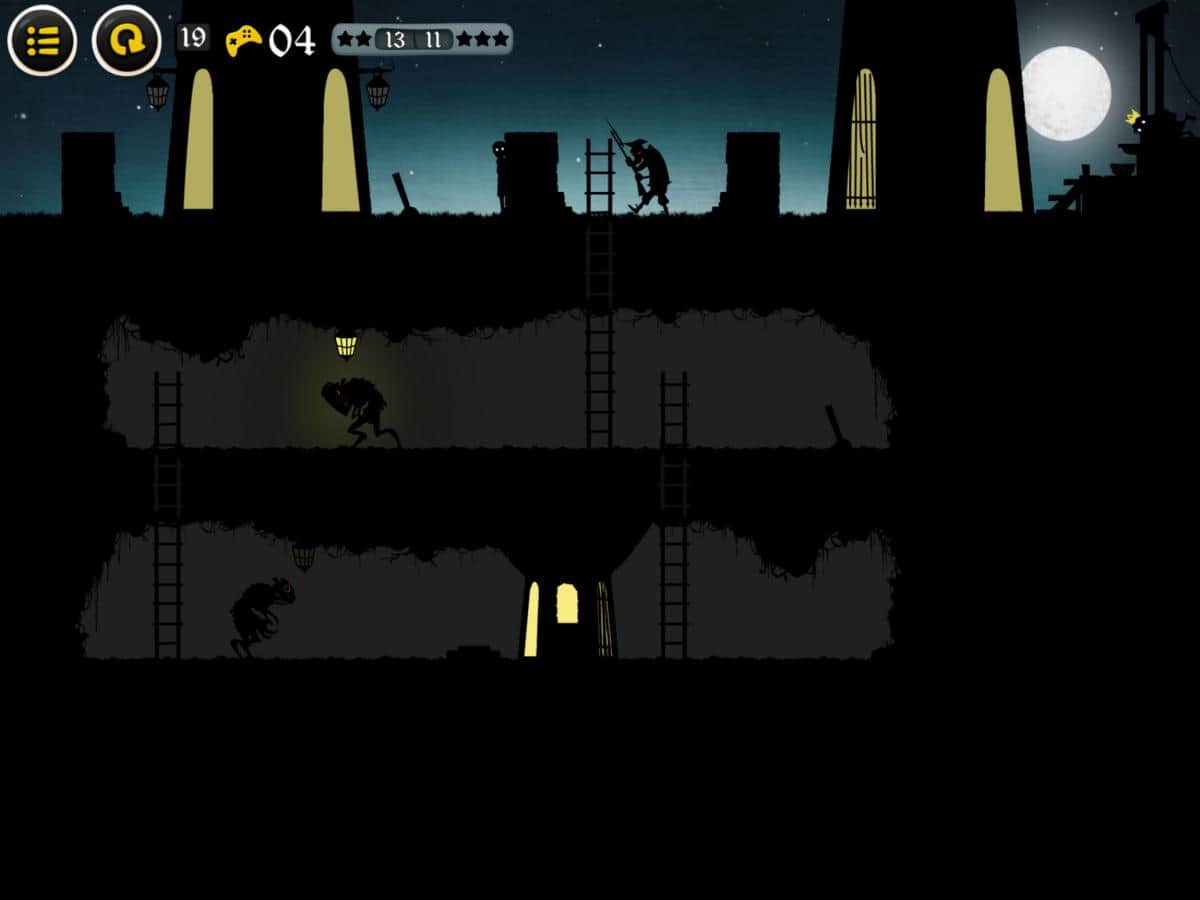Image resolution: width=1200 pixels, height=900 pixels.
Task: Restart the level with the arrow button
Action: (x=127, y=41)
